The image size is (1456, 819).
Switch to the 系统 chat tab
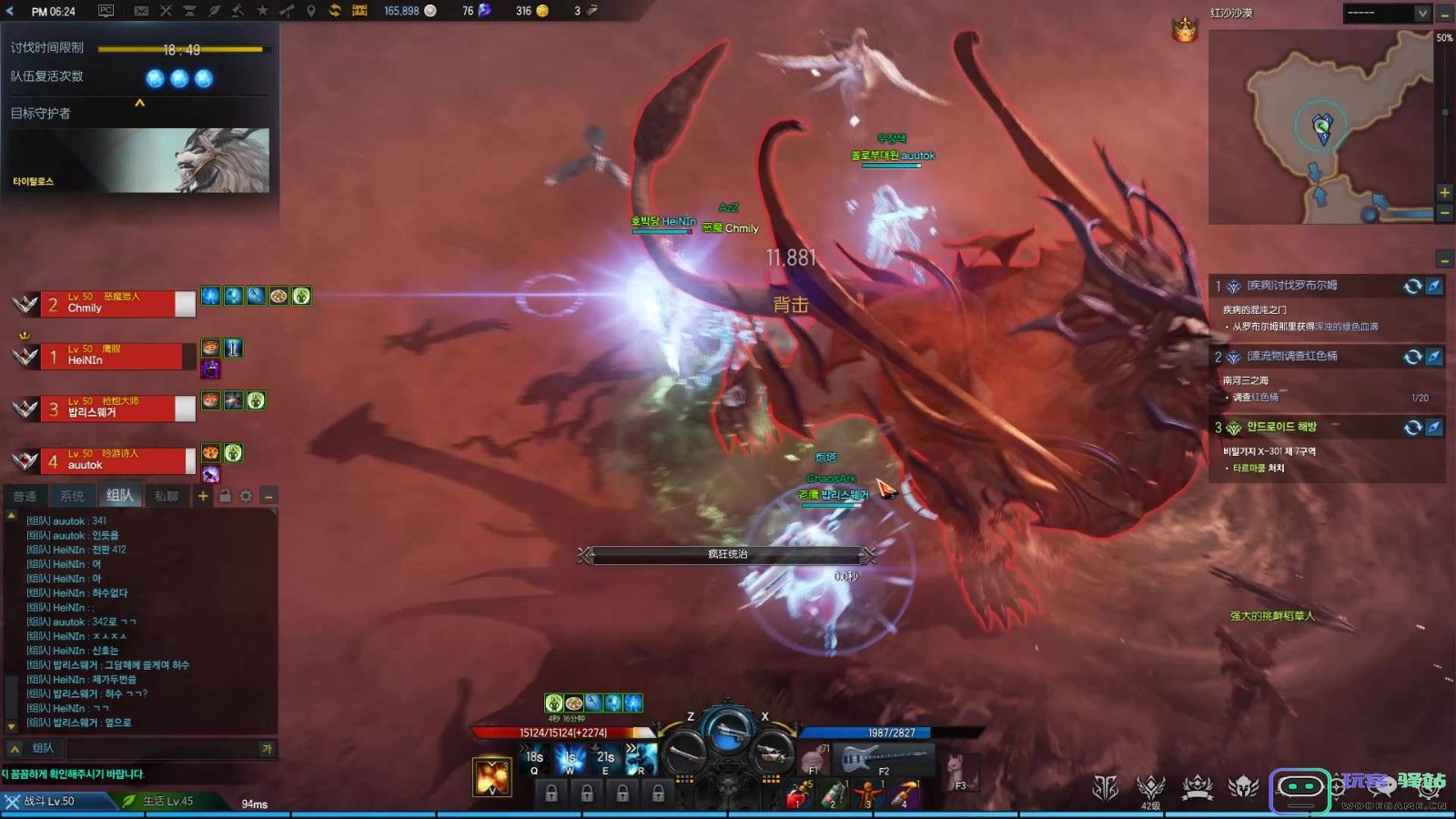pos(72,496)
